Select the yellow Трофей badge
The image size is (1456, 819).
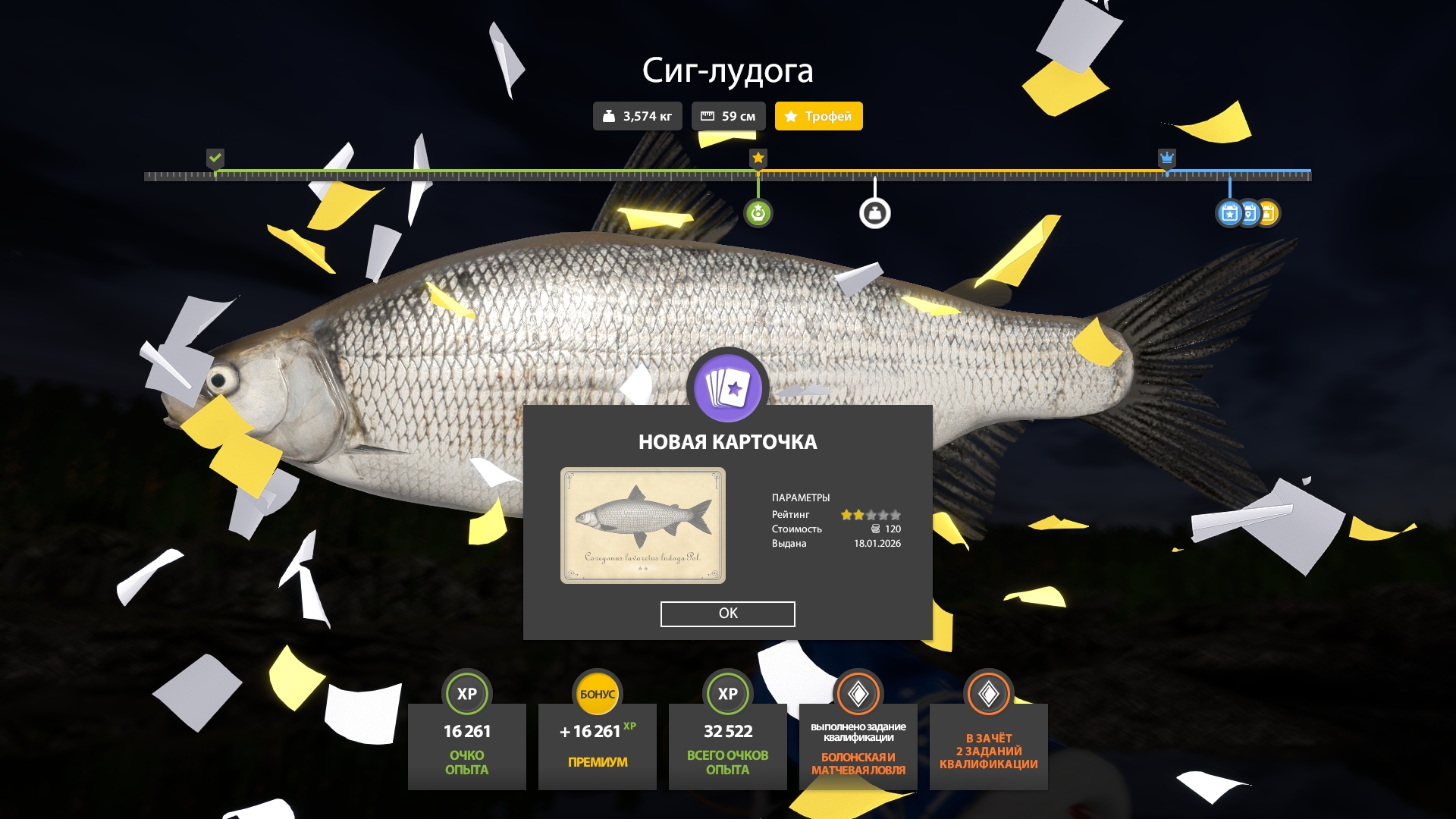[818, 116]
